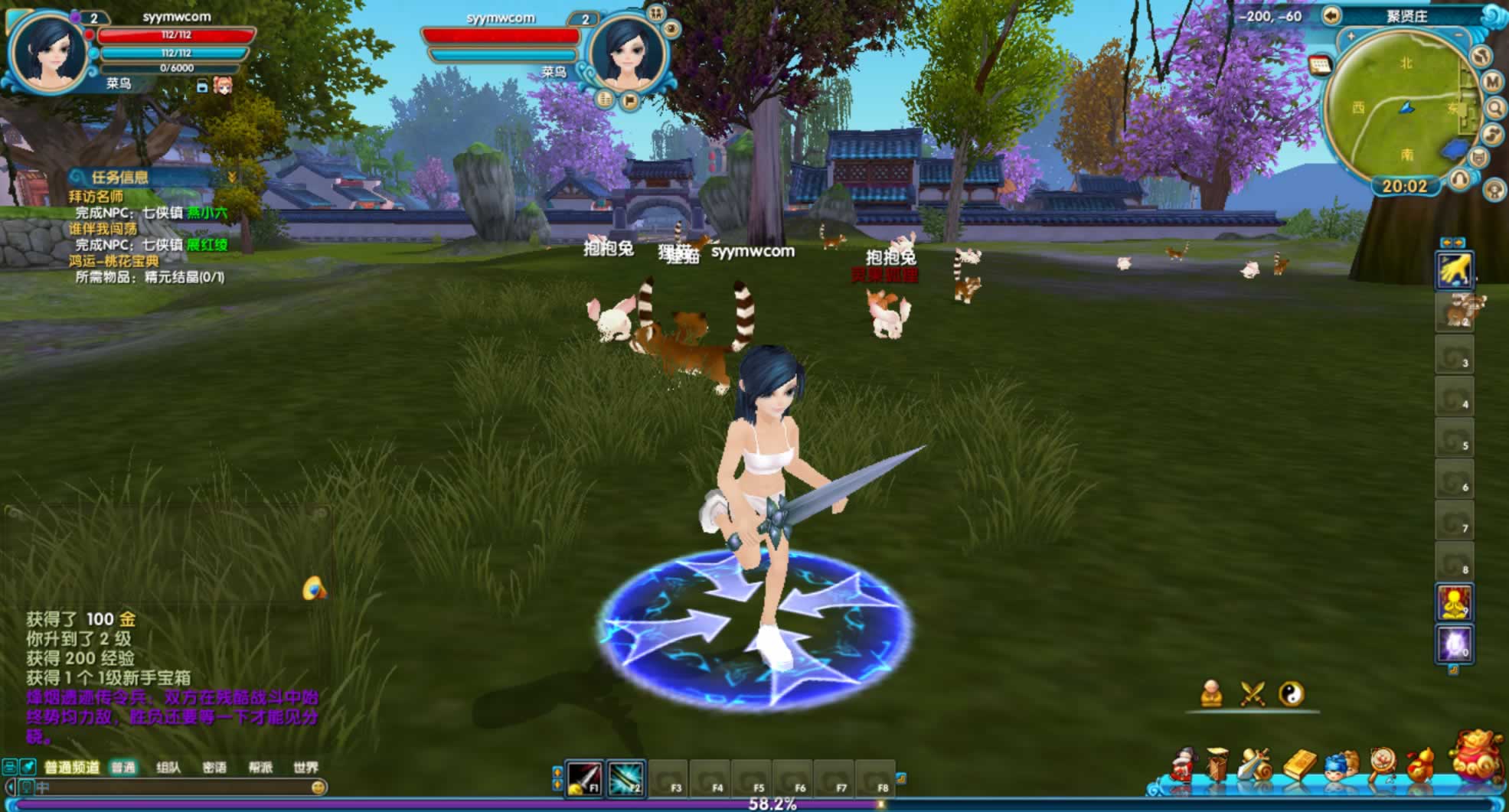Open the calendar icon near minimap

(1321, 65)
